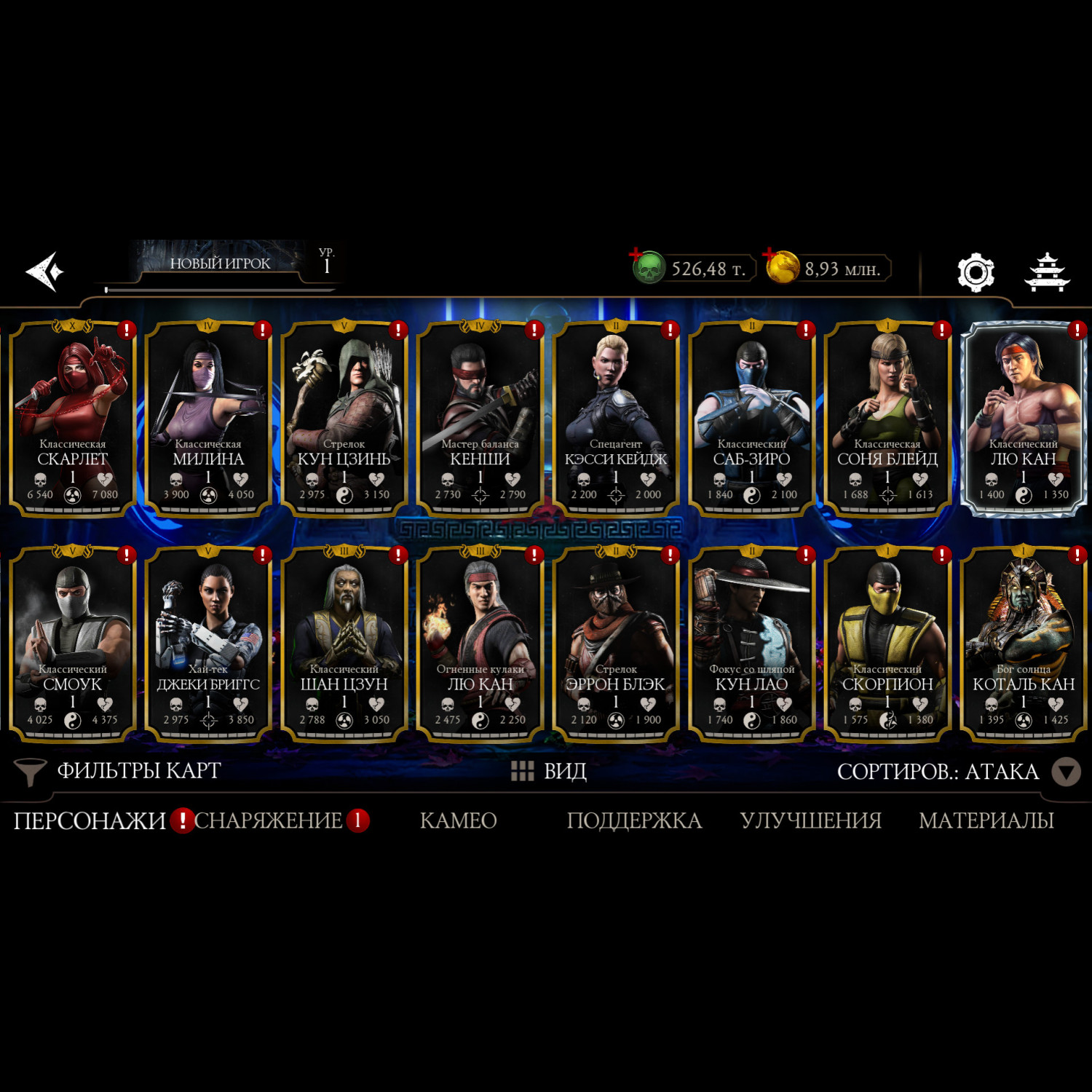Open settings via the gear icon
Screen dimensions: 1092x1092
(x=975, y=272)
